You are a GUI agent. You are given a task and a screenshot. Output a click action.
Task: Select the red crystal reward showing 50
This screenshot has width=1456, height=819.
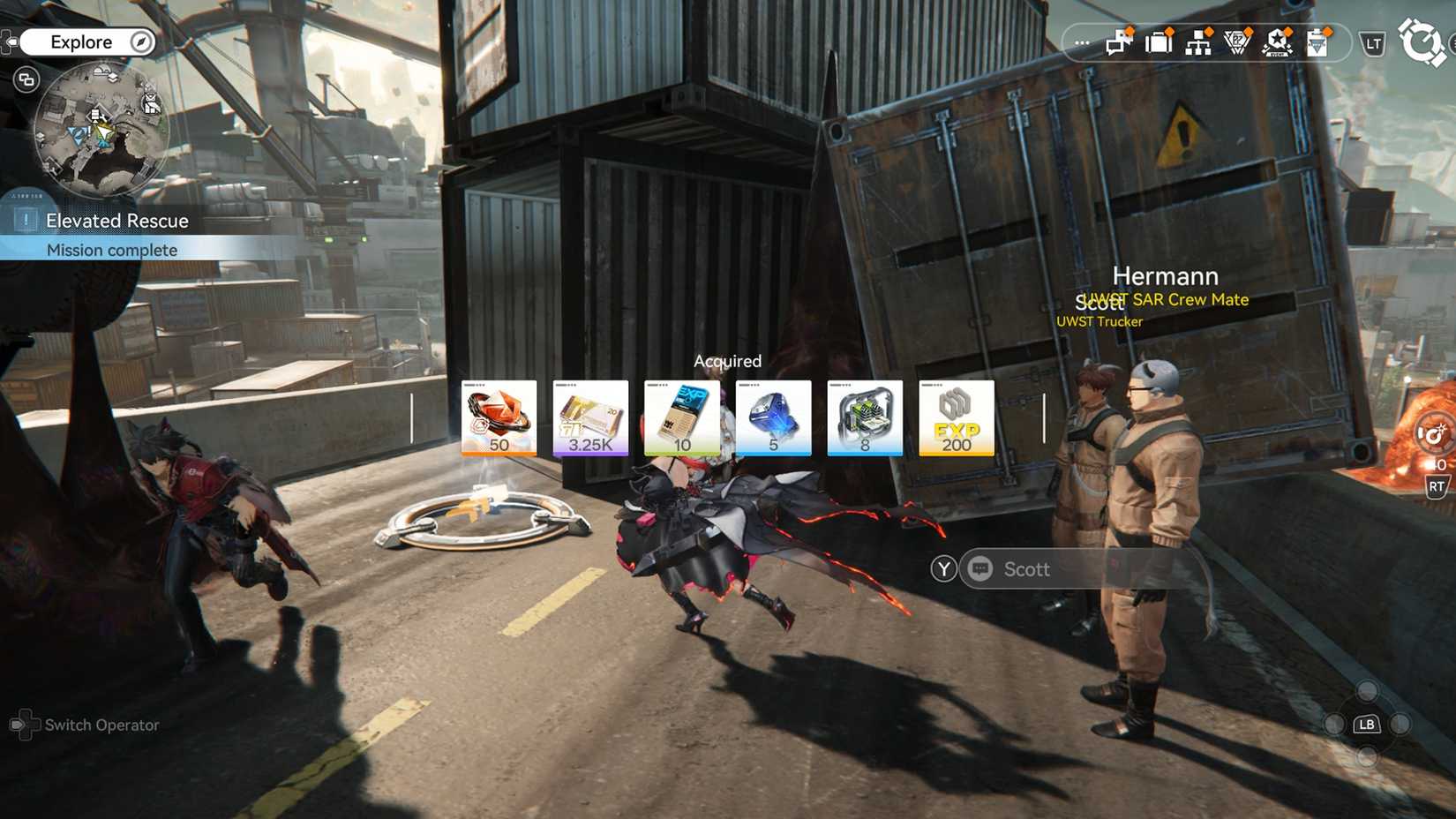pos(499,417)
